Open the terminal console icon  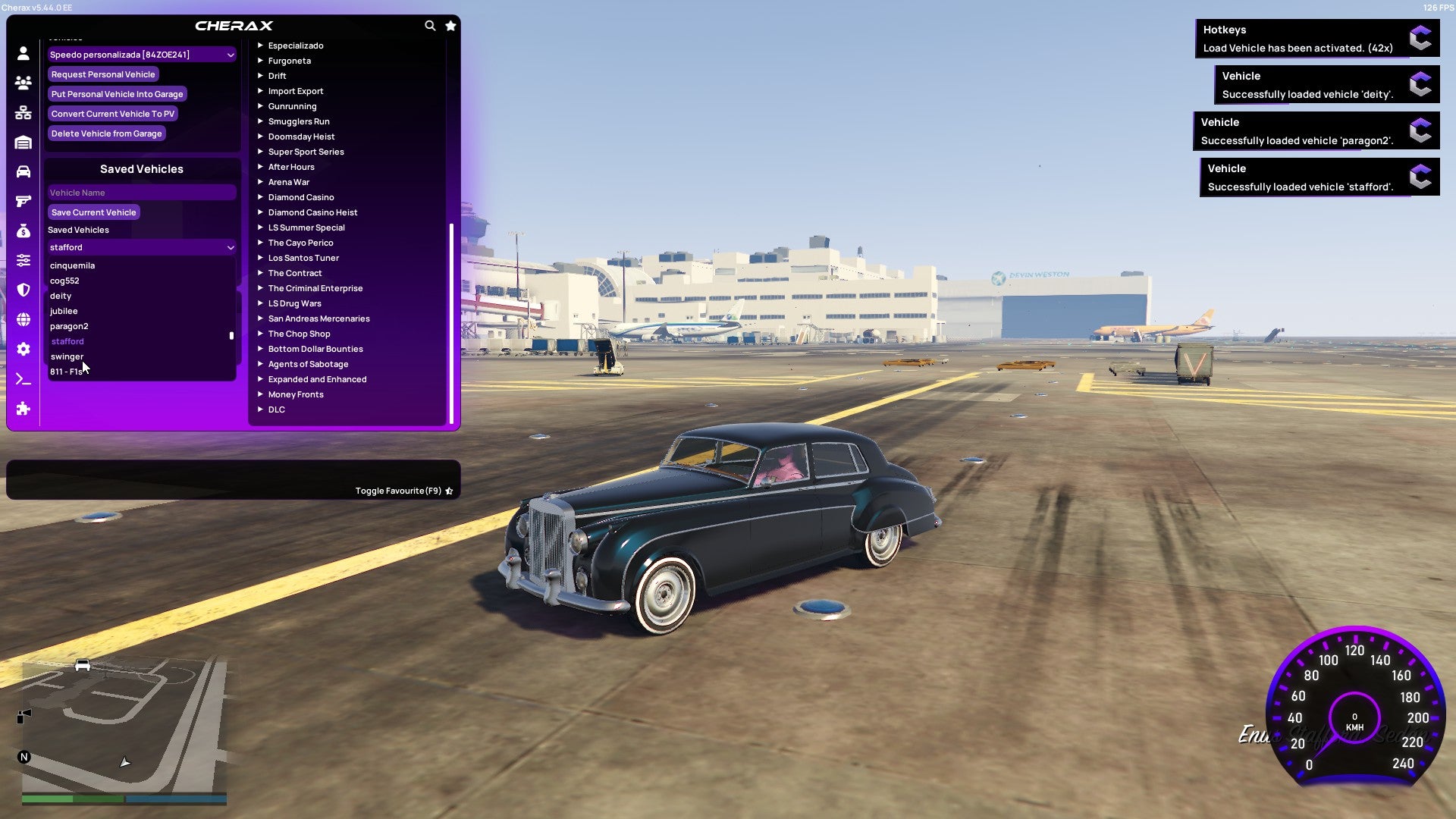pyautogui.click(x=23, y=379)
